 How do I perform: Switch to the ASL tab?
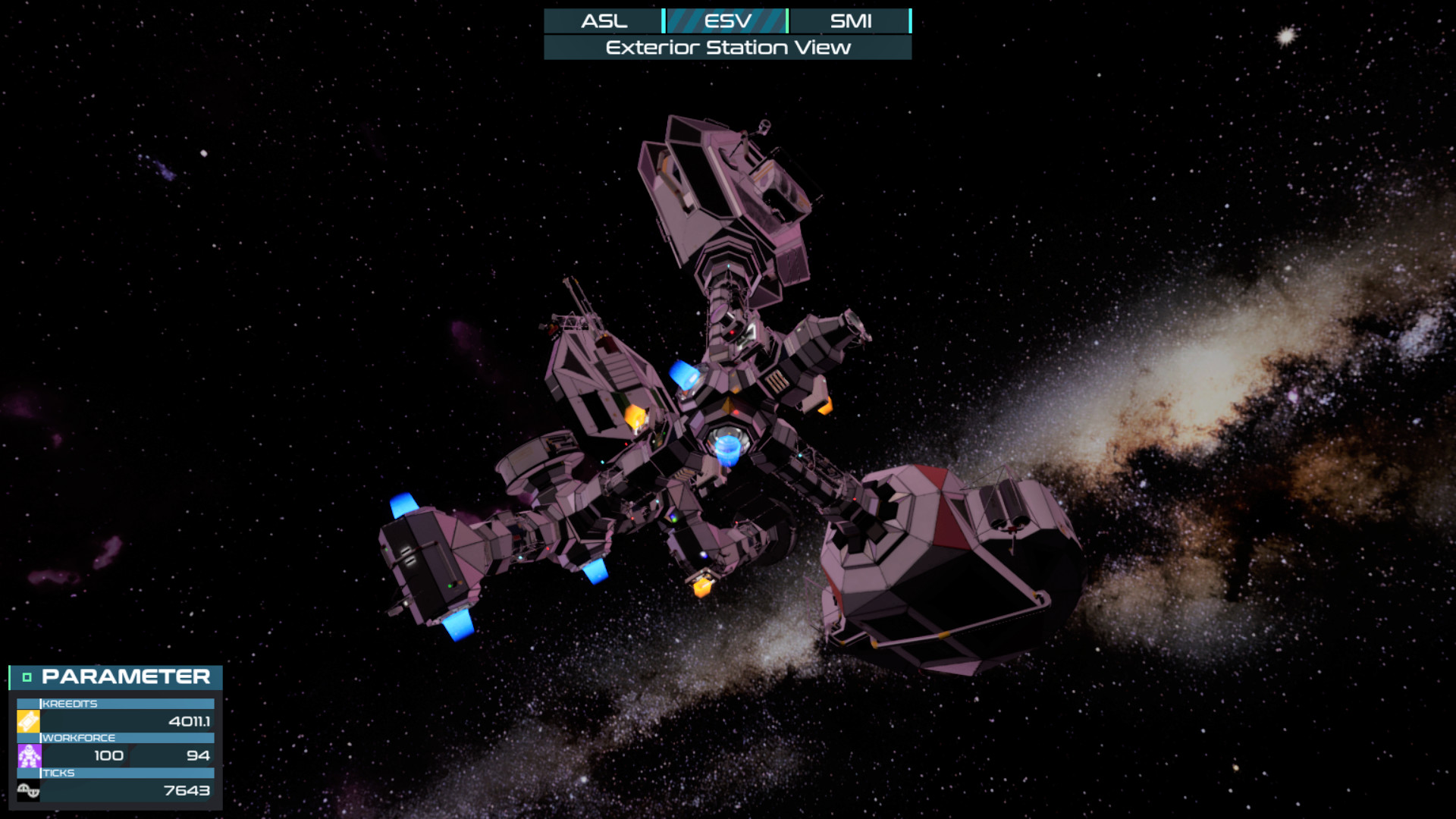click(604, 20)
